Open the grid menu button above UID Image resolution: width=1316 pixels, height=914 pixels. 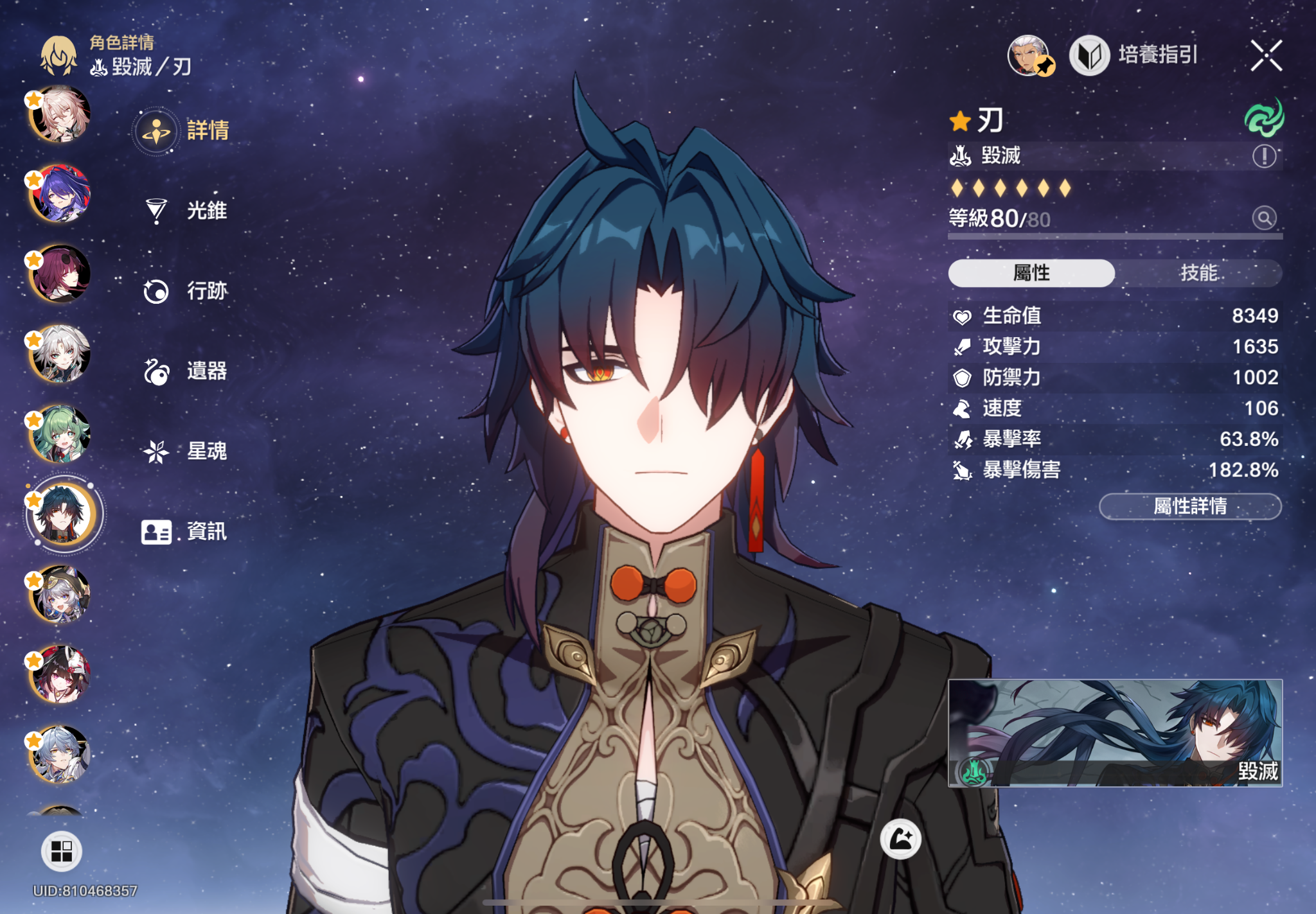click(61, 851)
